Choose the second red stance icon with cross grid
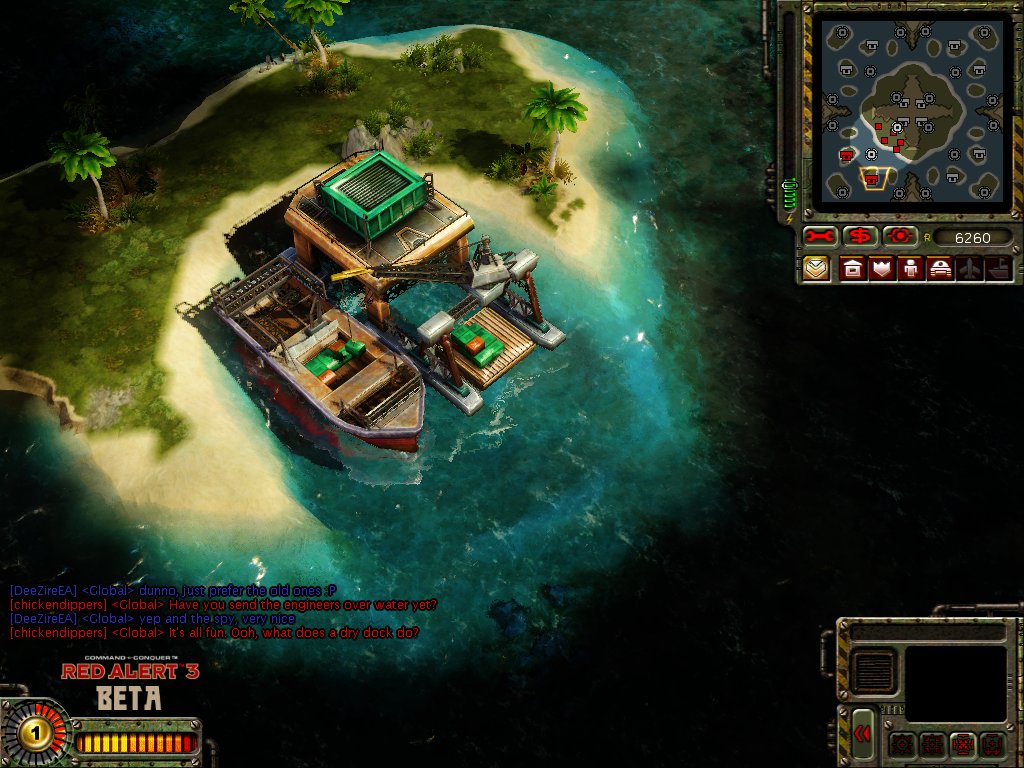This screenshot has height=768, width=1024. coord(932,744)
